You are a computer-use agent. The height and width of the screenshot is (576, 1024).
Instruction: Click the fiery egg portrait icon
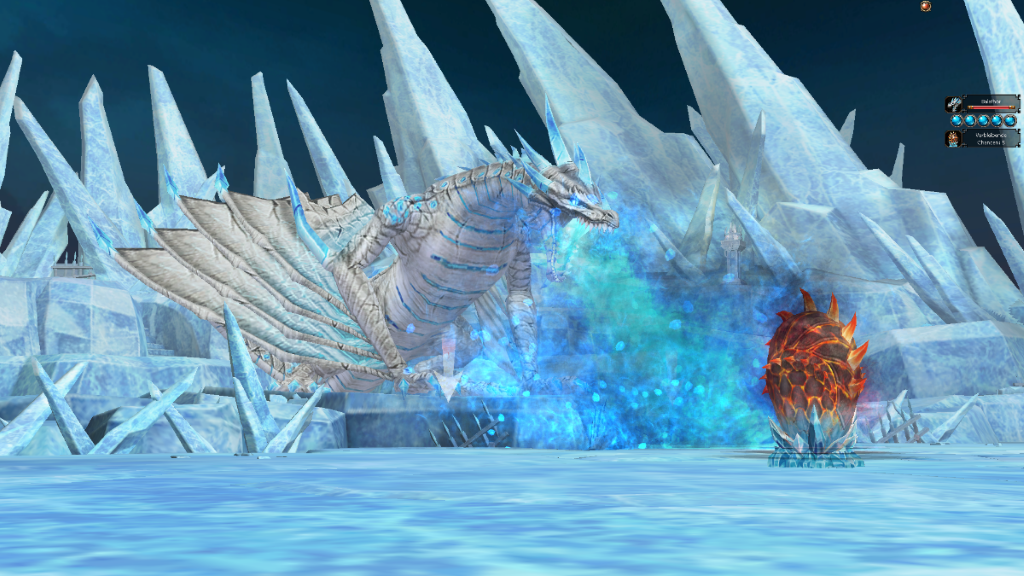[x=954, y=138]
